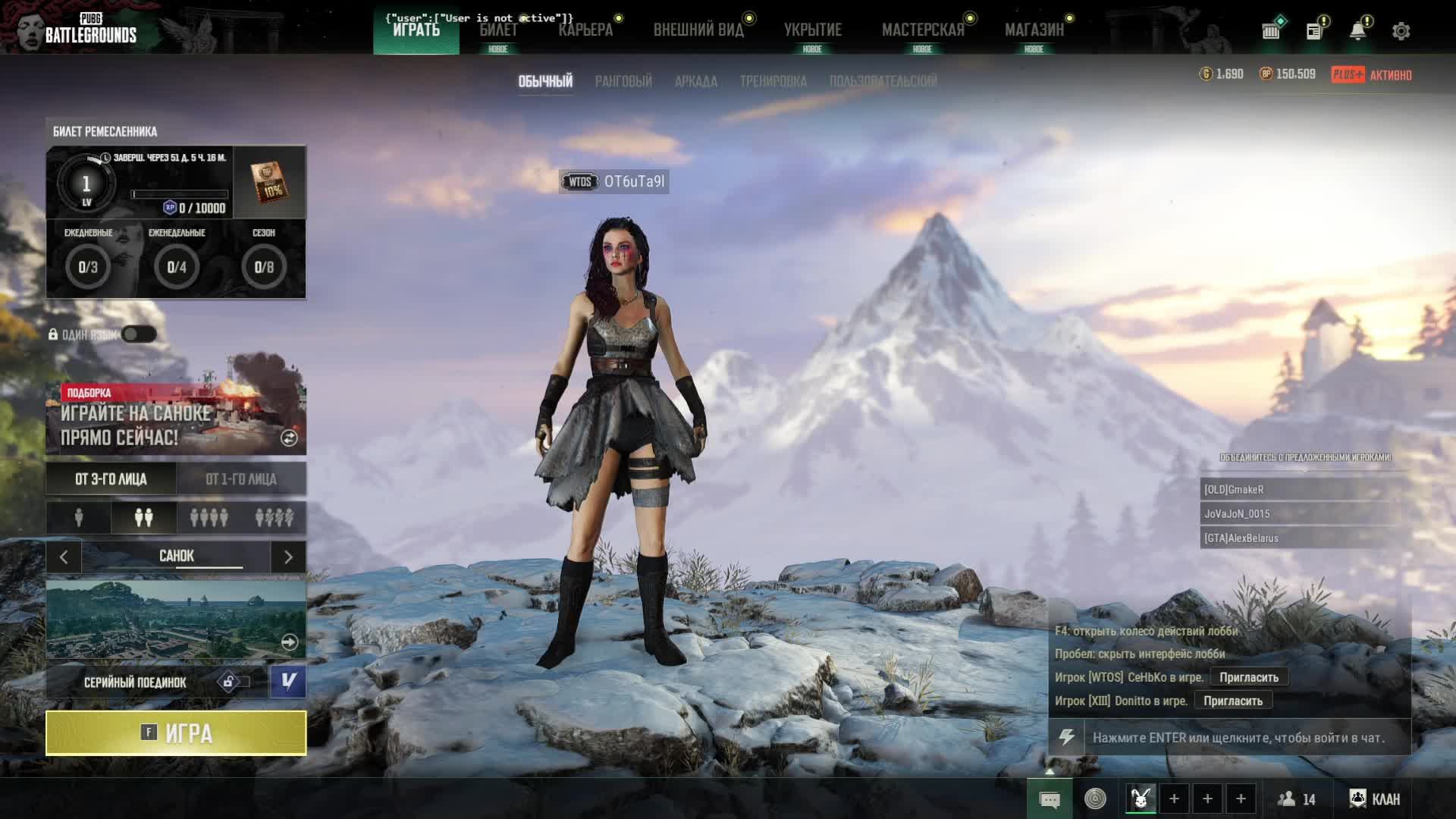1456x819 pixels.
Task: Start matchmaking with the yellow ИГРА button
Action: [x=176, y=733]
